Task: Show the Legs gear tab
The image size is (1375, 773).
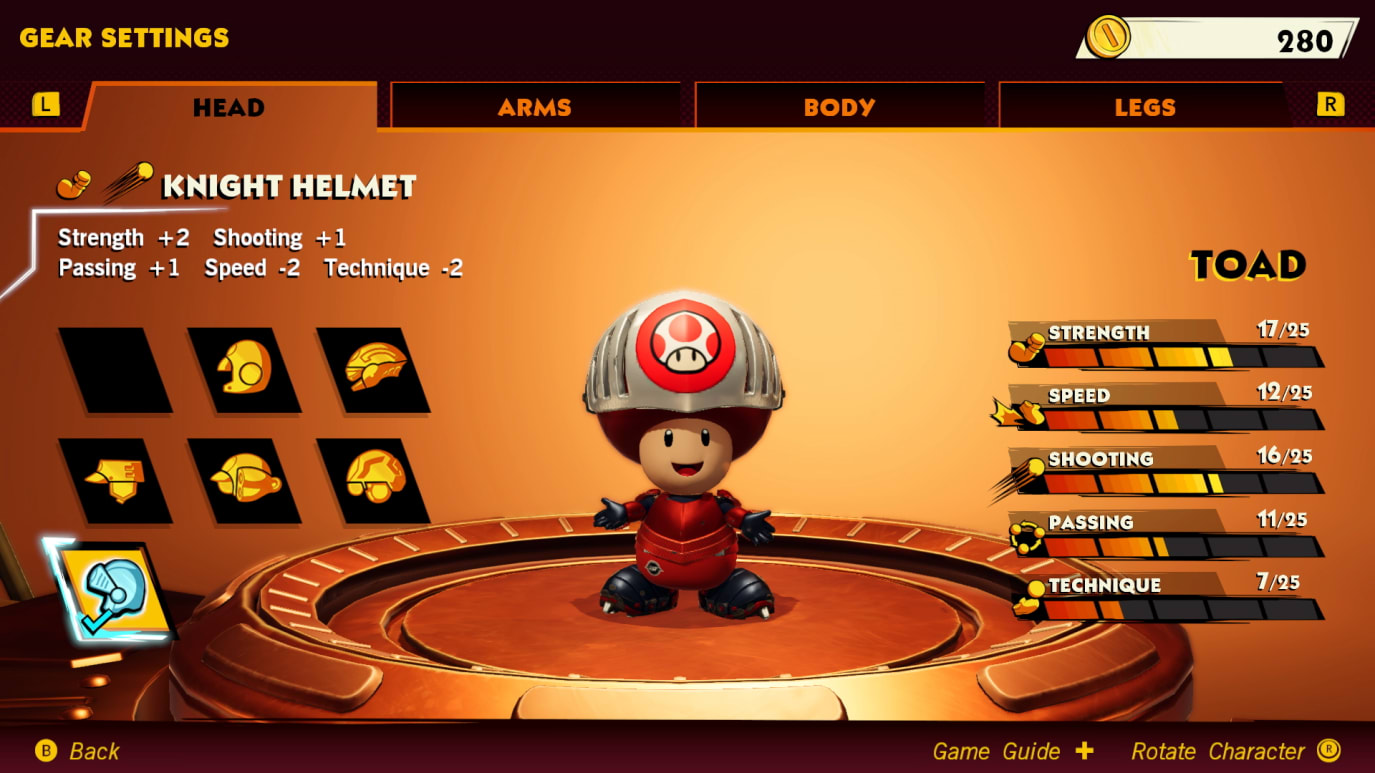Action: coord(1144,107)
